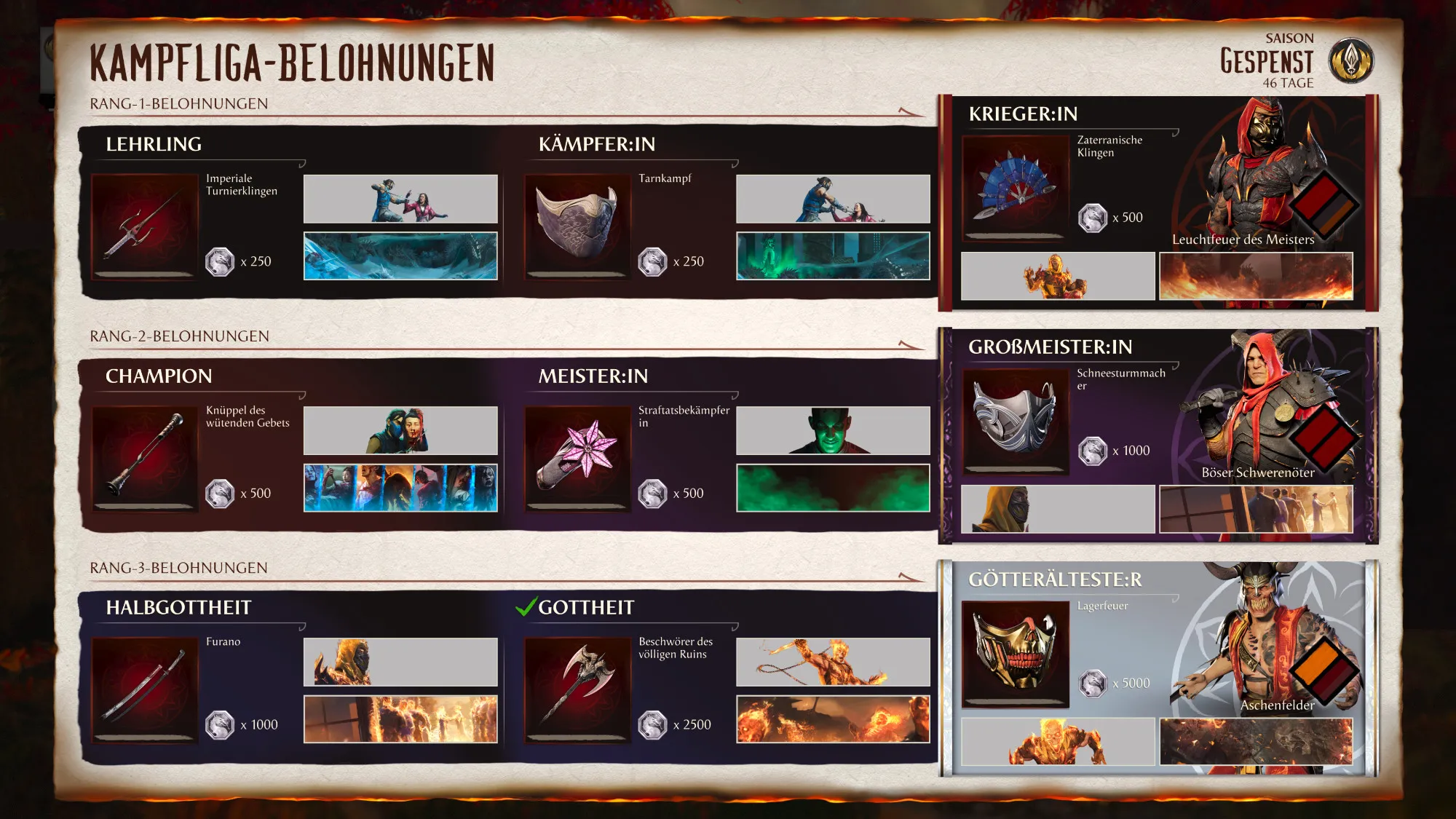Inspect the Lagerfeuer golden mask reward

point(1015,653)
